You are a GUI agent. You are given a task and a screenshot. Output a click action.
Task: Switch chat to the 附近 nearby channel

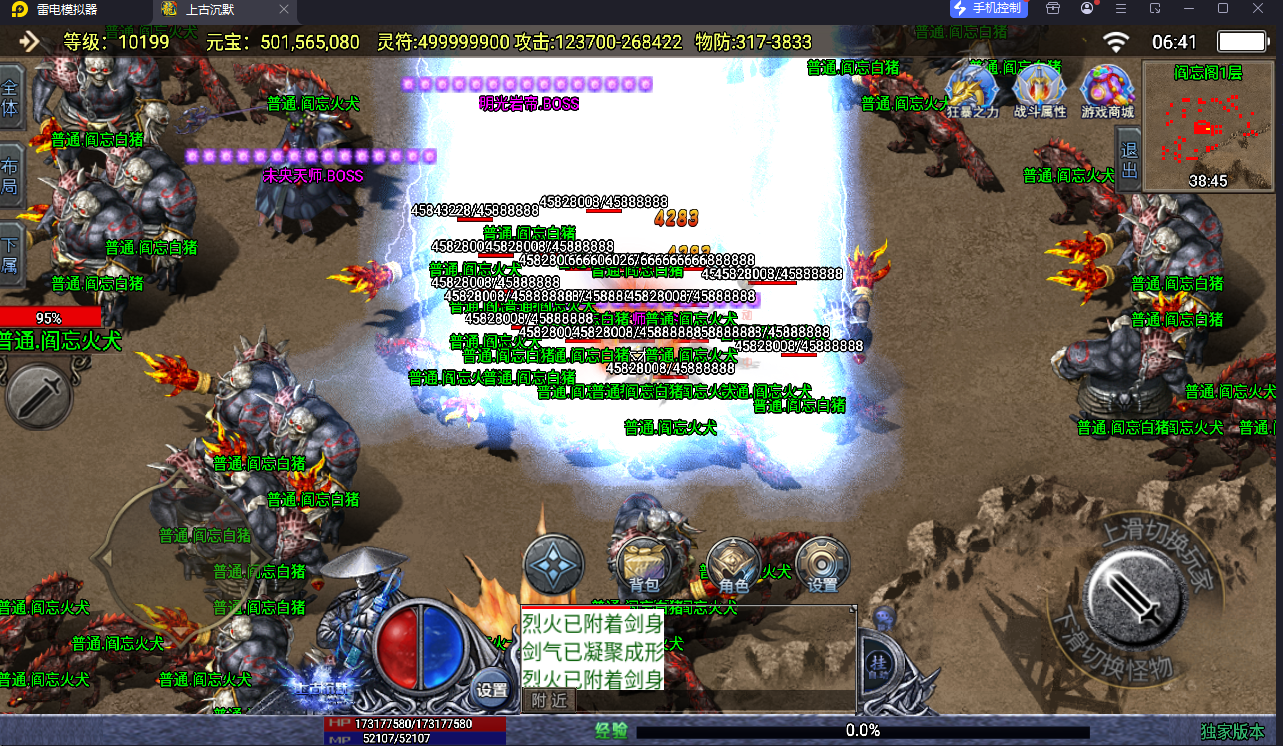pos(548,700)
